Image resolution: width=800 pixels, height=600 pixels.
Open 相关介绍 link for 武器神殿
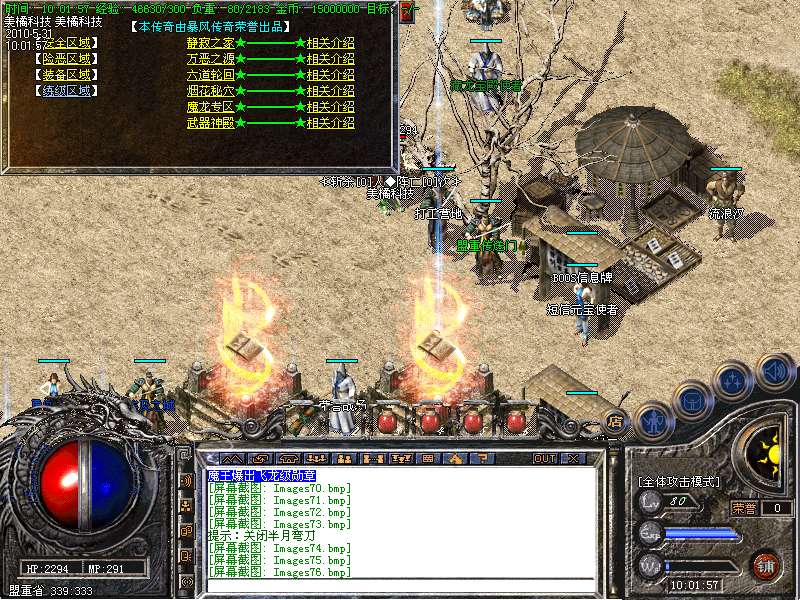tap(330, 123)
